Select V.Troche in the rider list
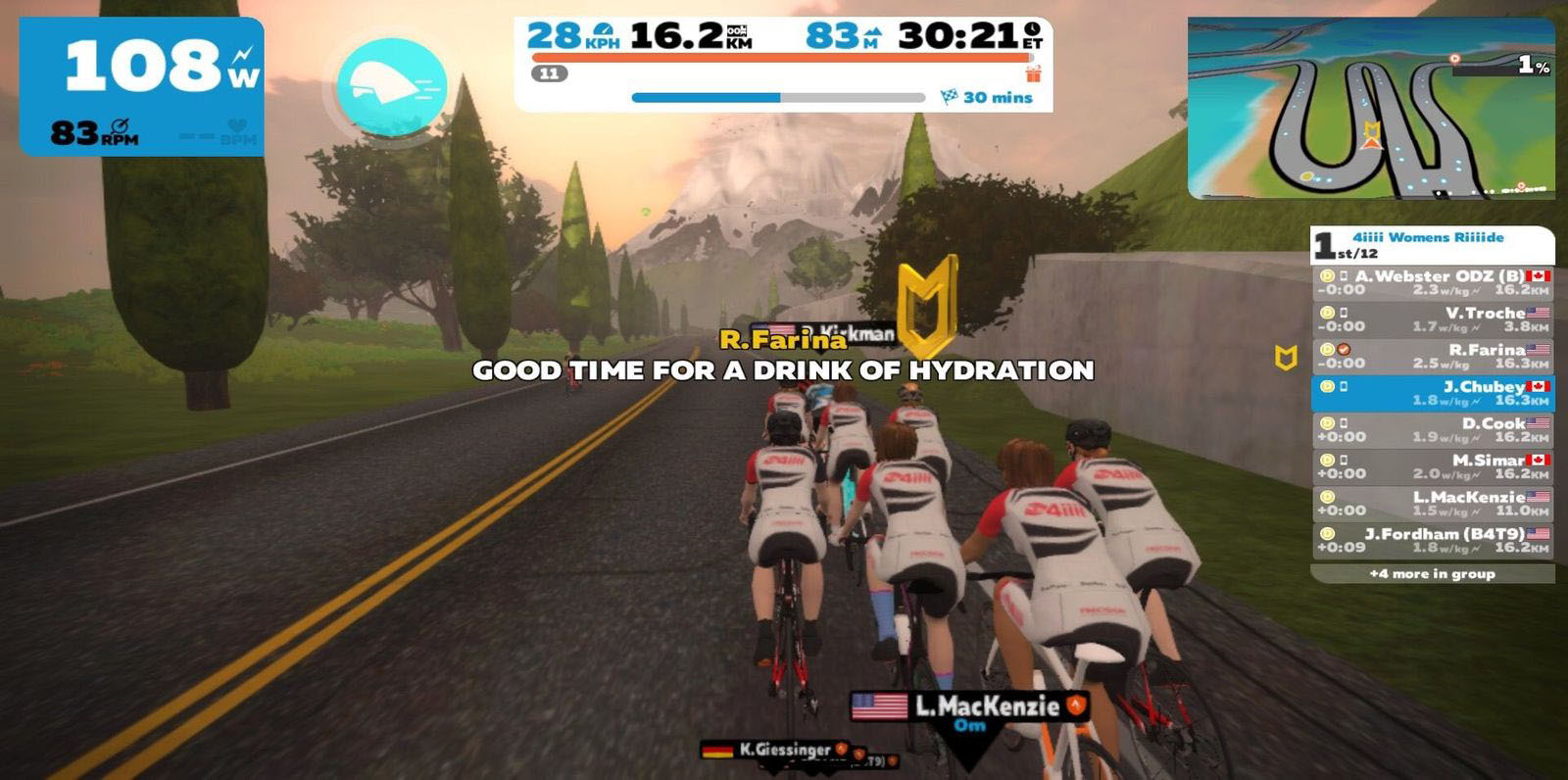Image resolution: width=1568 pixels, height=780 pixels. point(1433,319)
